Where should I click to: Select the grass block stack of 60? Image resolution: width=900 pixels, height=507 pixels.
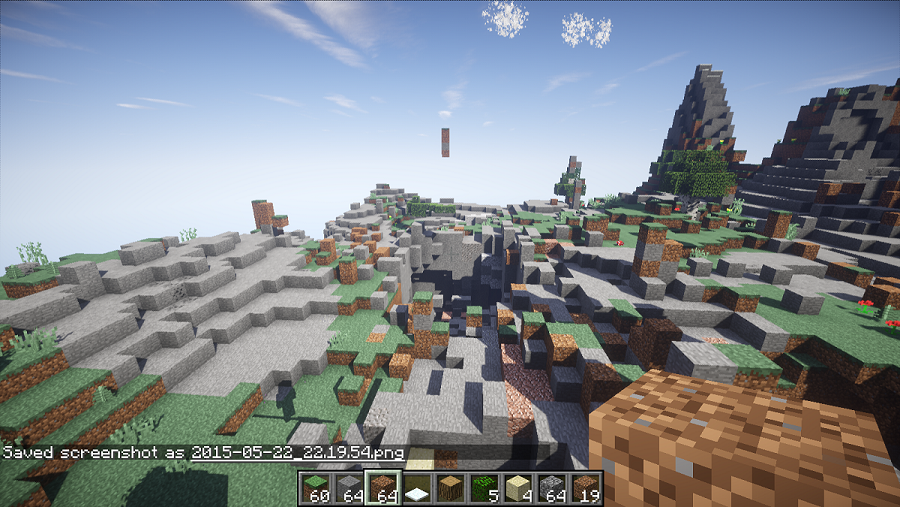[x=315, y=488]
